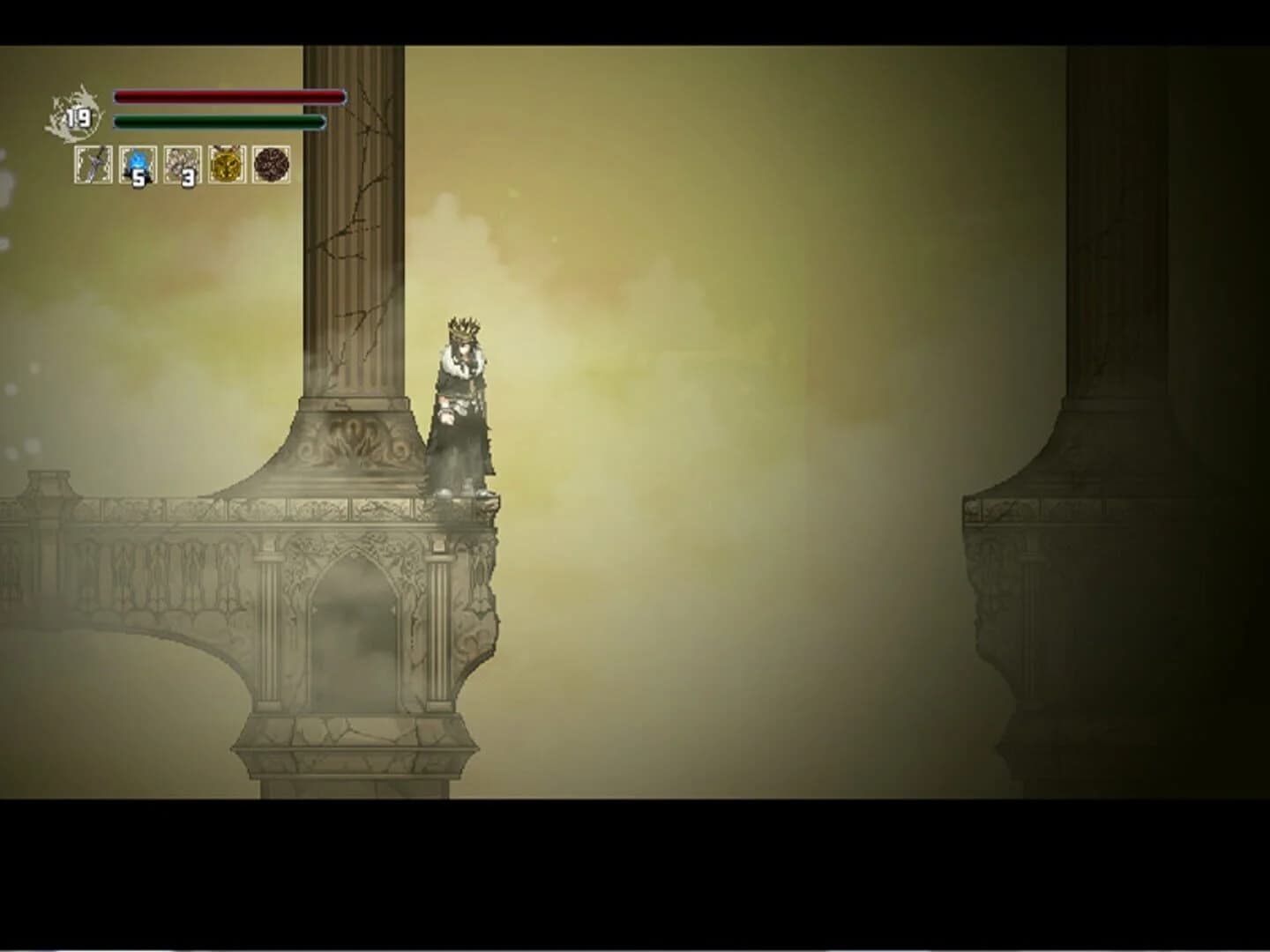
Task: Click the blue flask flame graphic
Action: 137,161
